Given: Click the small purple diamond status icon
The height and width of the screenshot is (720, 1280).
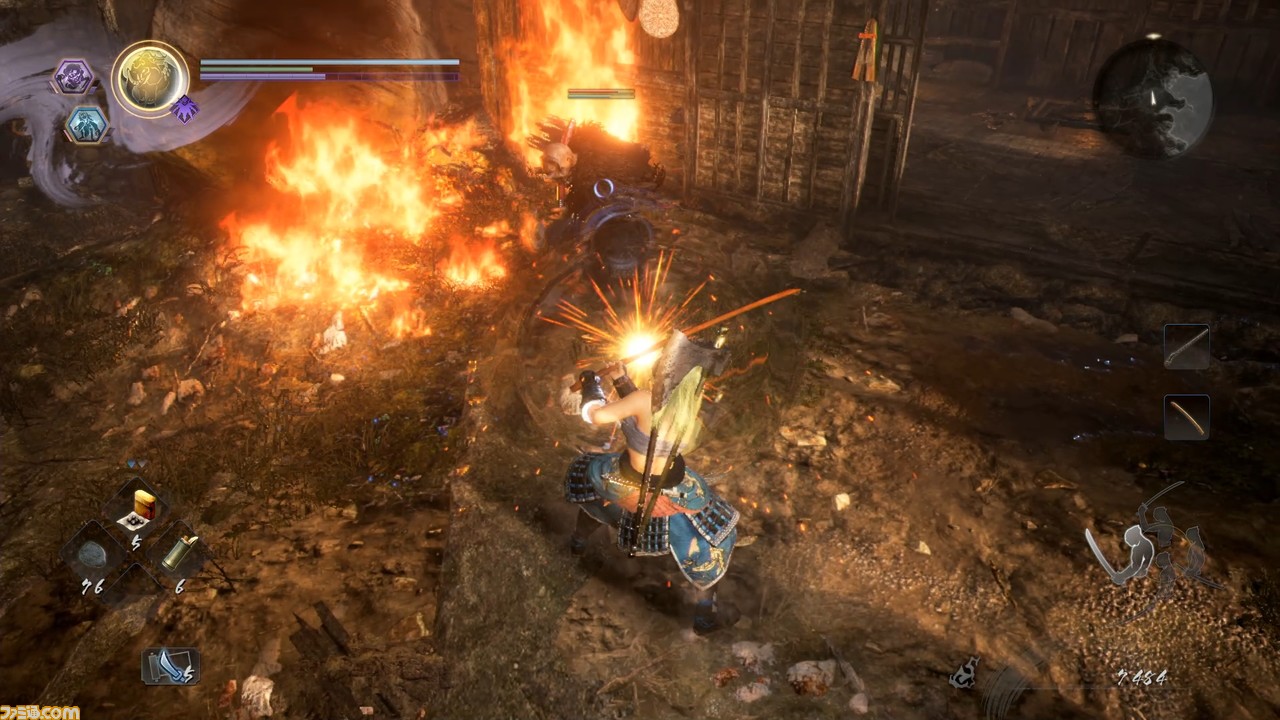Looking at the screenshot, I should (x=184, y=109).
